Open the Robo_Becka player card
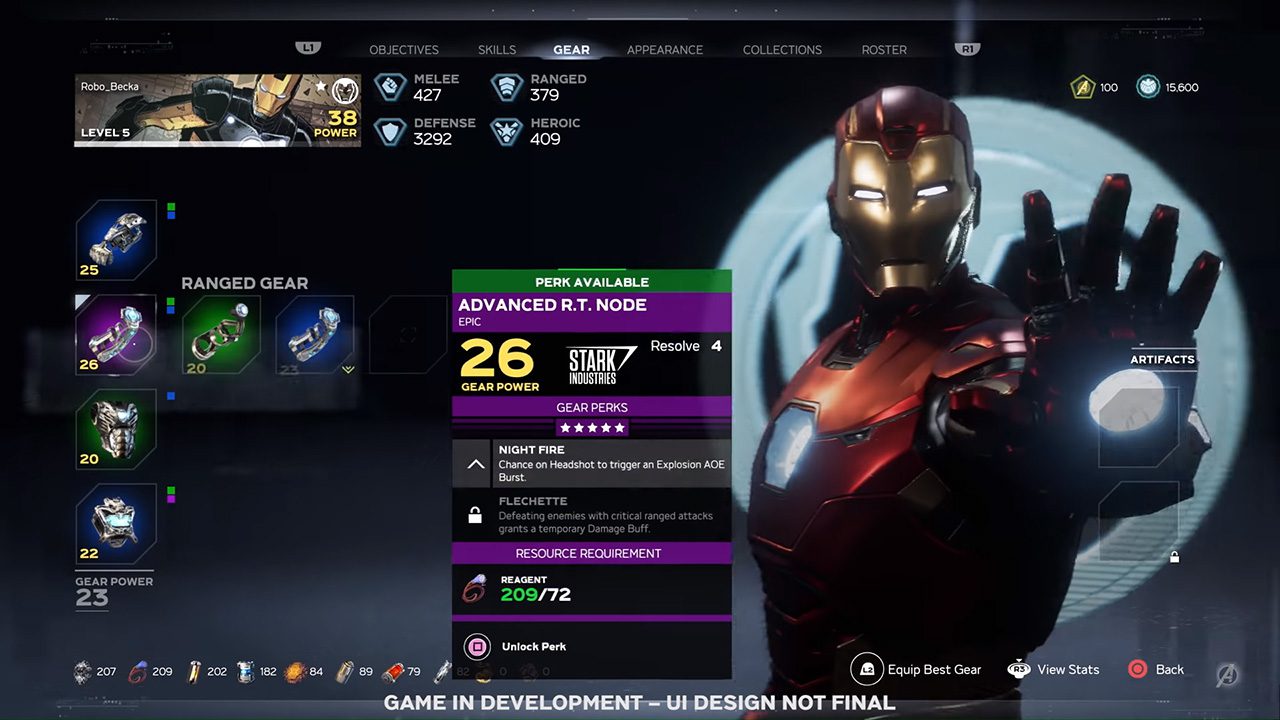1280x720 pixels. tap(218, 110)
